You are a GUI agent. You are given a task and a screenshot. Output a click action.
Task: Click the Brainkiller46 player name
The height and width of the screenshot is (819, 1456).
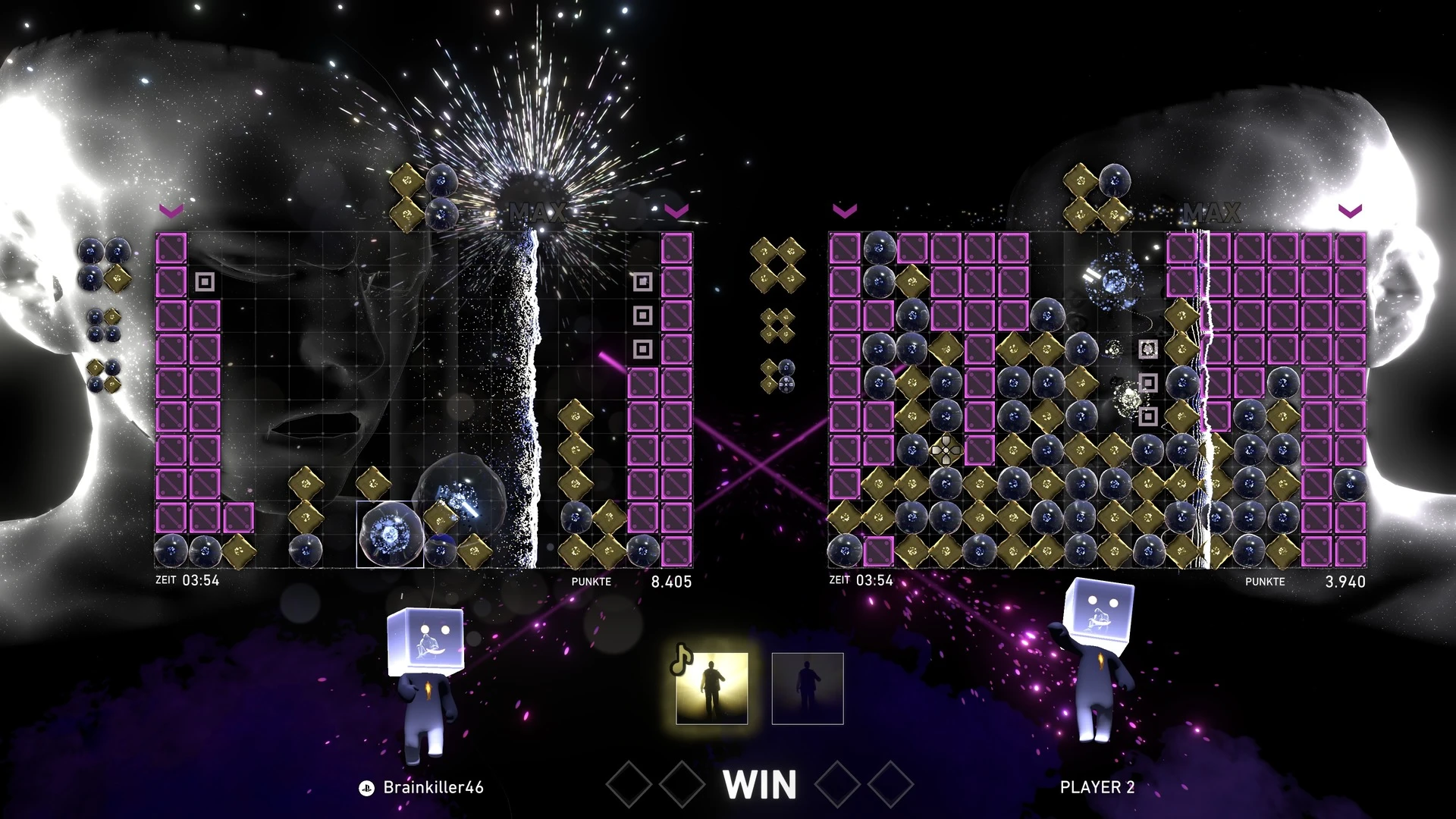[x=433, y=787]
